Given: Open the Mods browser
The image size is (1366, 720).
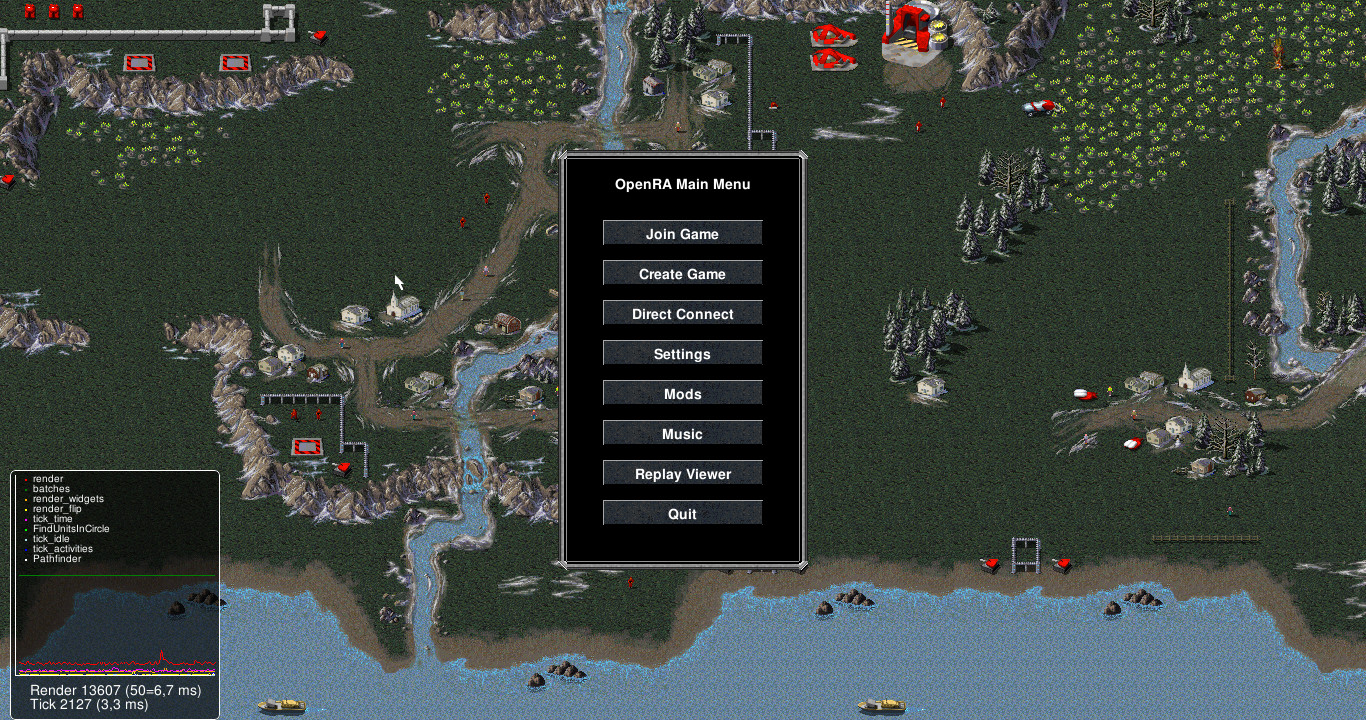Looking at the screenshot, I should coord(682,393).
